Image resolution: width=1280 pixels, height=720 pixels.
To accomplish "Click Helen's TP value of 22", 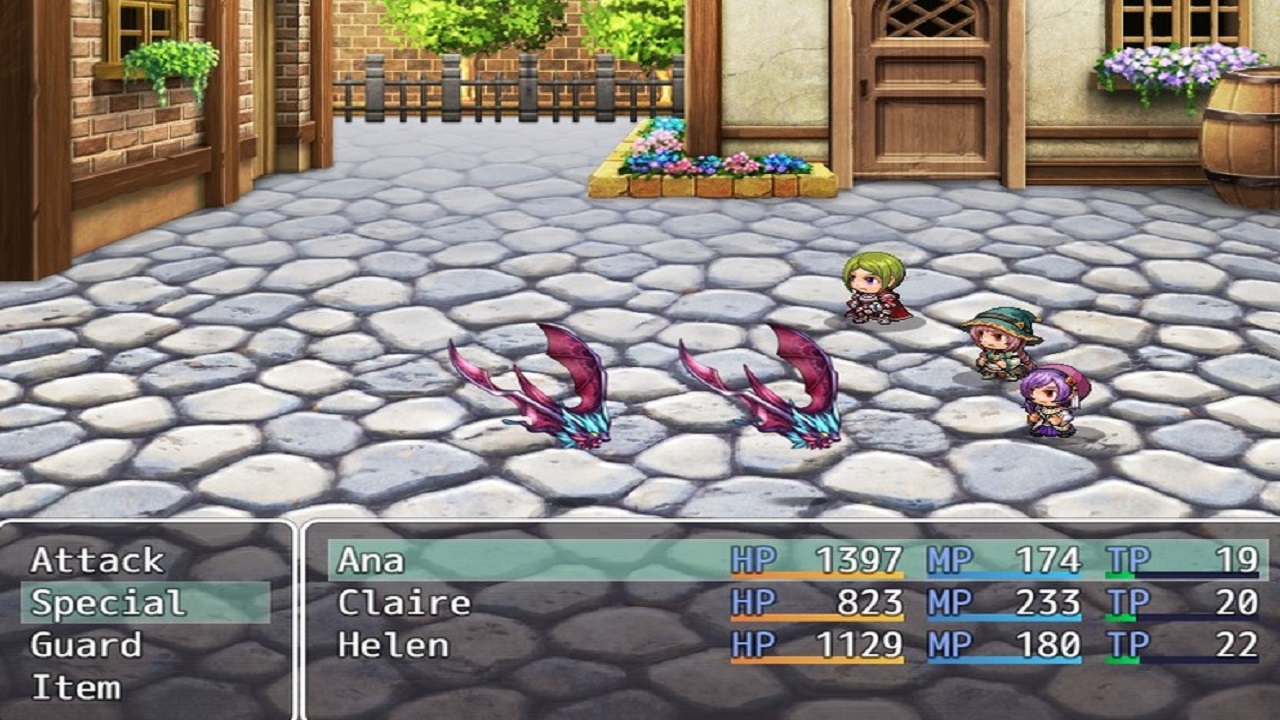I will click(1237, 643).
